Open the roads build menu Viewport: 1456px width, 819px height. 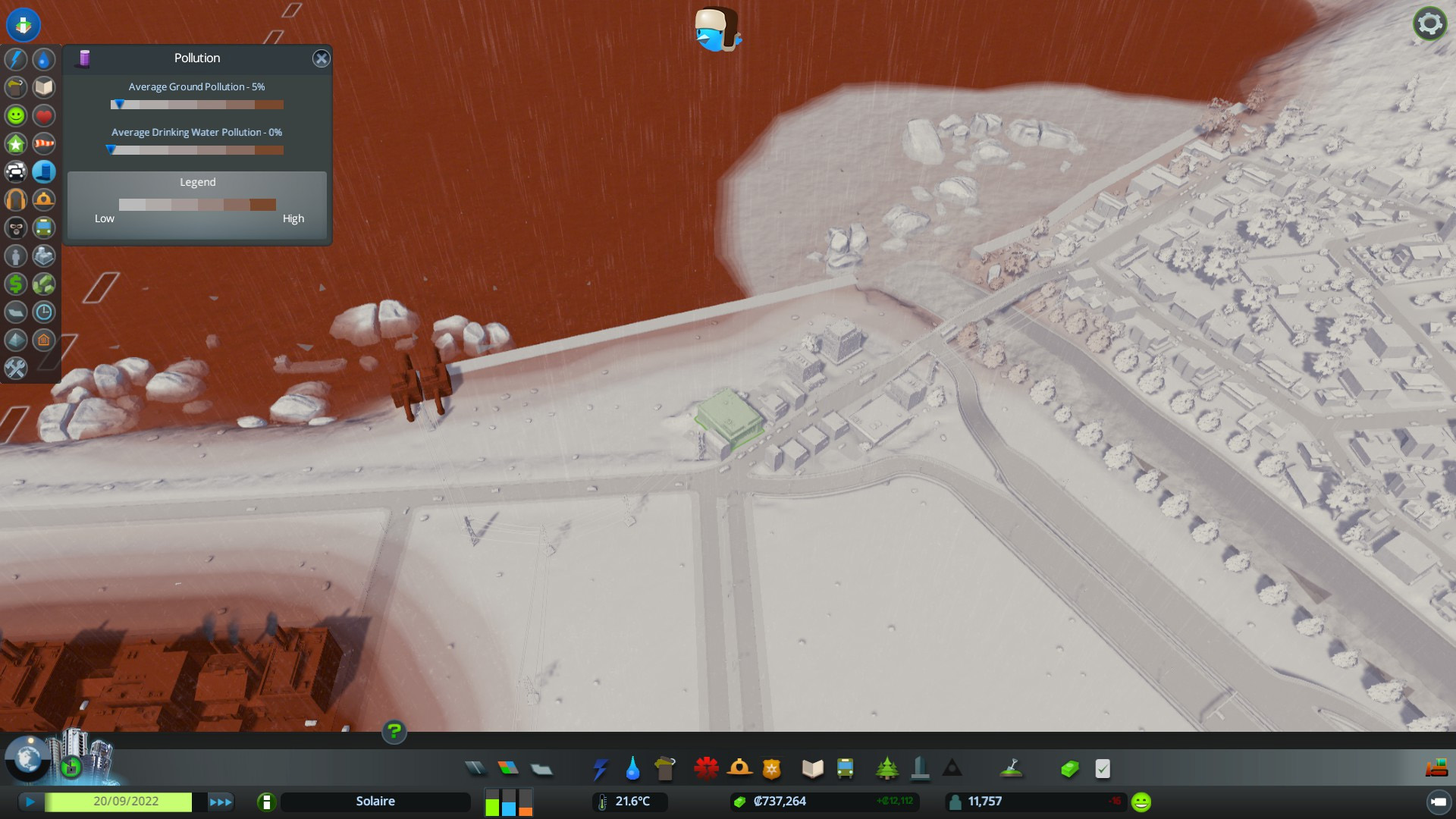click(x=475, y=769)
